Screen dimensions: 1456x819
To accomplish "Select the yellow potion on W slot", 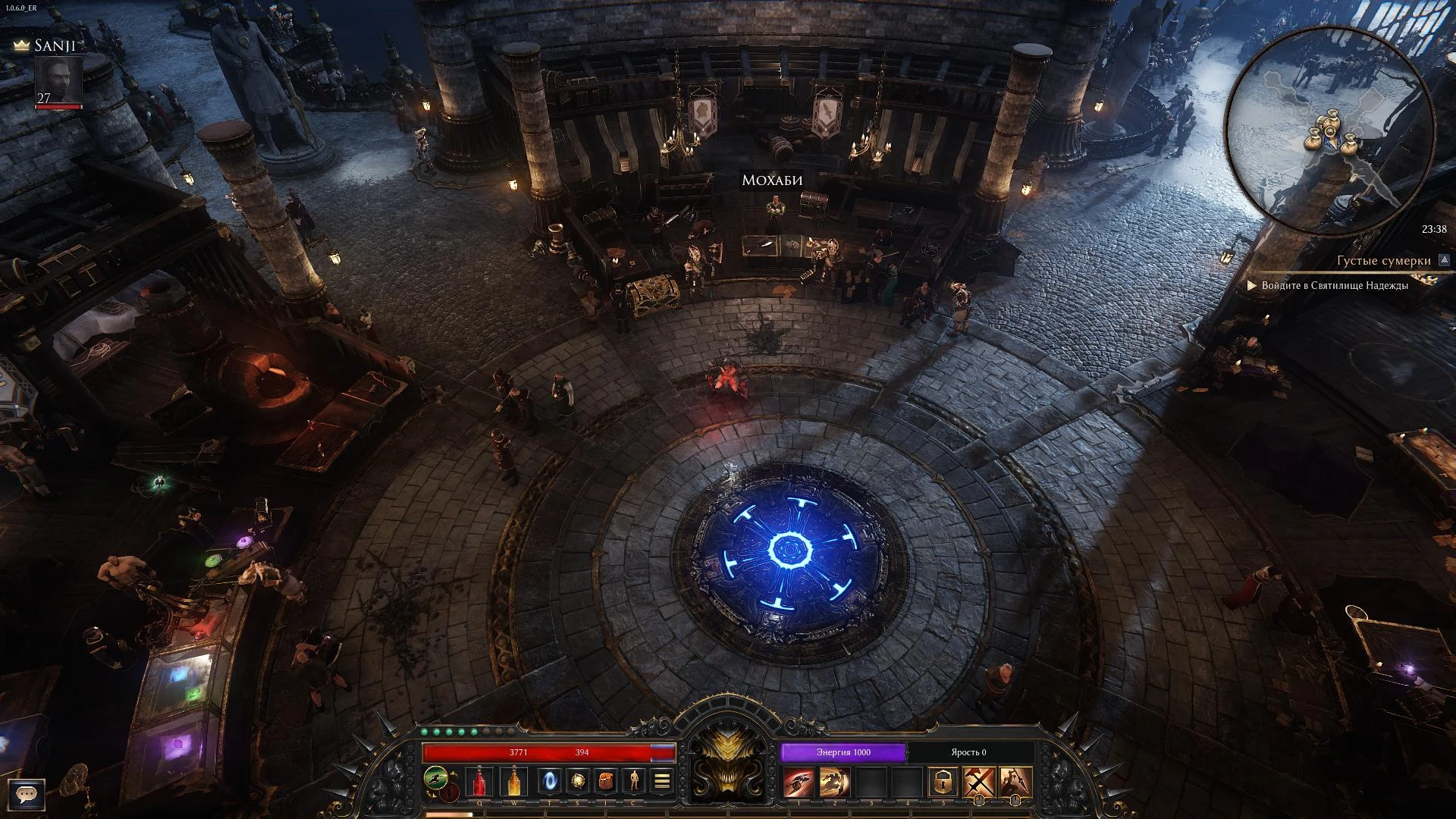I will coord(514,780).
